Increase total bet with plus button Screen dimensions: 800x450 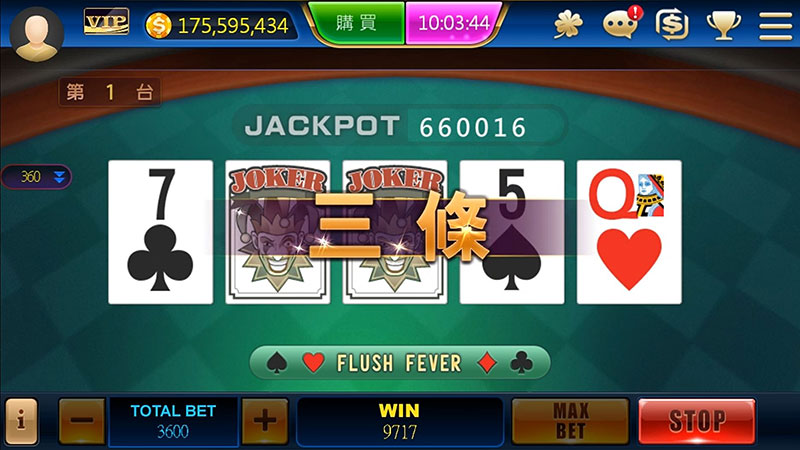click(264, 422)
